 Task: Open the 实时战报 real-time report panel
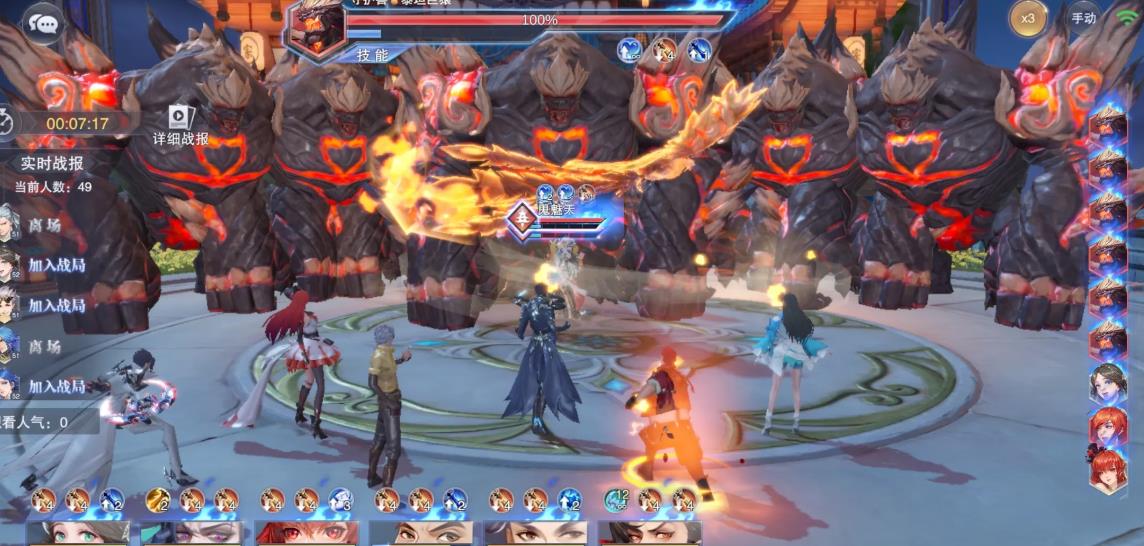(x=52, y=163)
